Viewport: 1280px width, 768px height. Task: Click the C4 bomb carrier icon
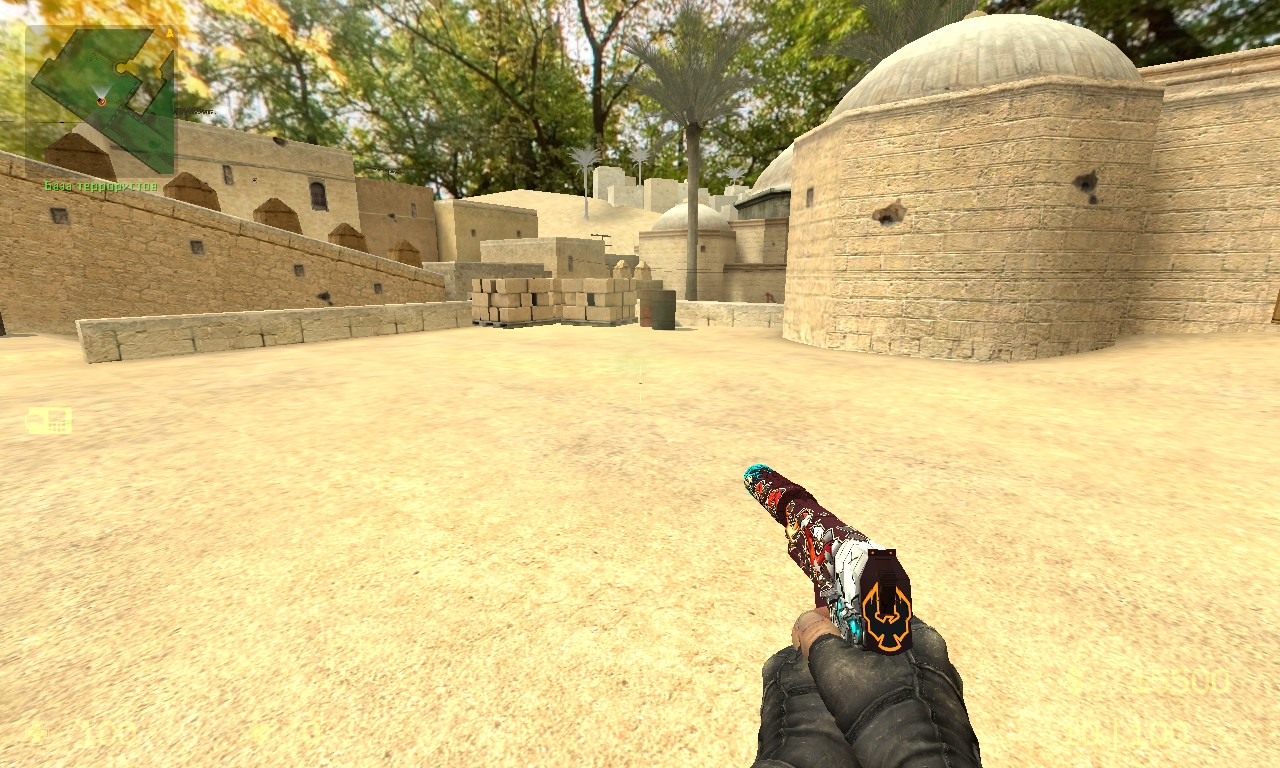tap(48, 421)
